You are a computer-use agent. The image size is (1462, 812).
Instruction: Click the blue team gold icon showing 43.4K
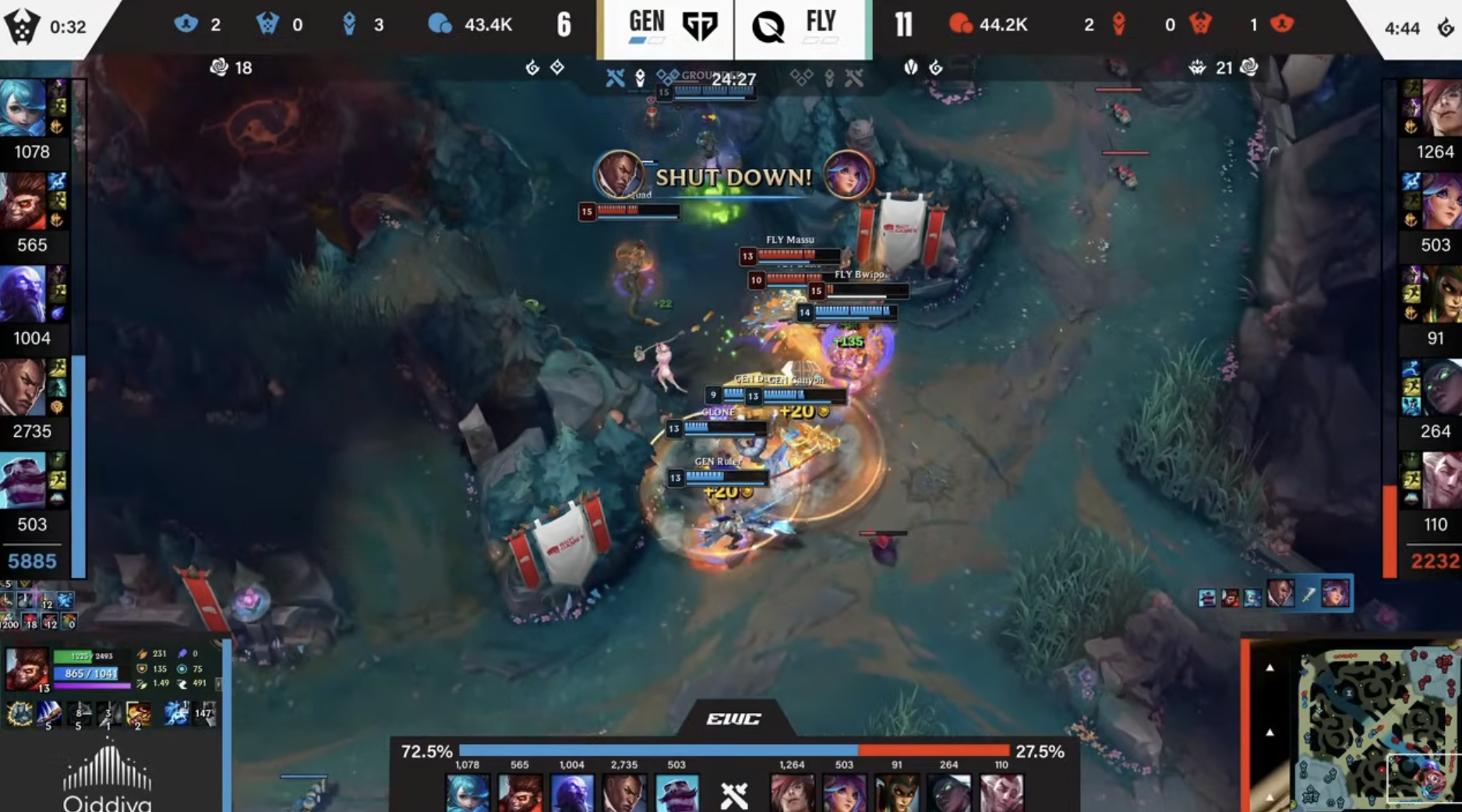pos(441,24)
